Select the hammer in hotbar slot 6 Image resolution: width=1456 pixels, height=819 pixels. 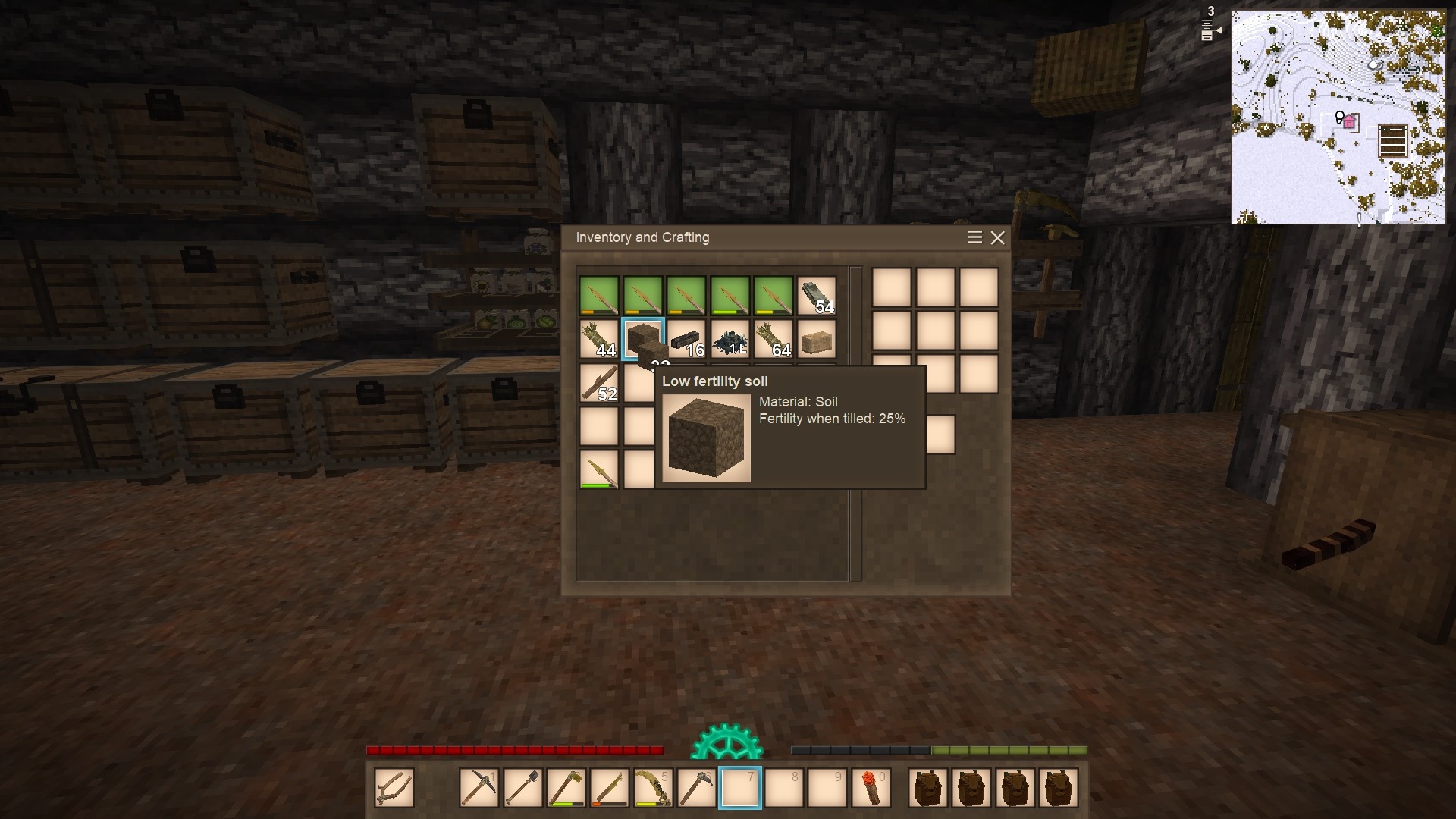pos(696,788)
